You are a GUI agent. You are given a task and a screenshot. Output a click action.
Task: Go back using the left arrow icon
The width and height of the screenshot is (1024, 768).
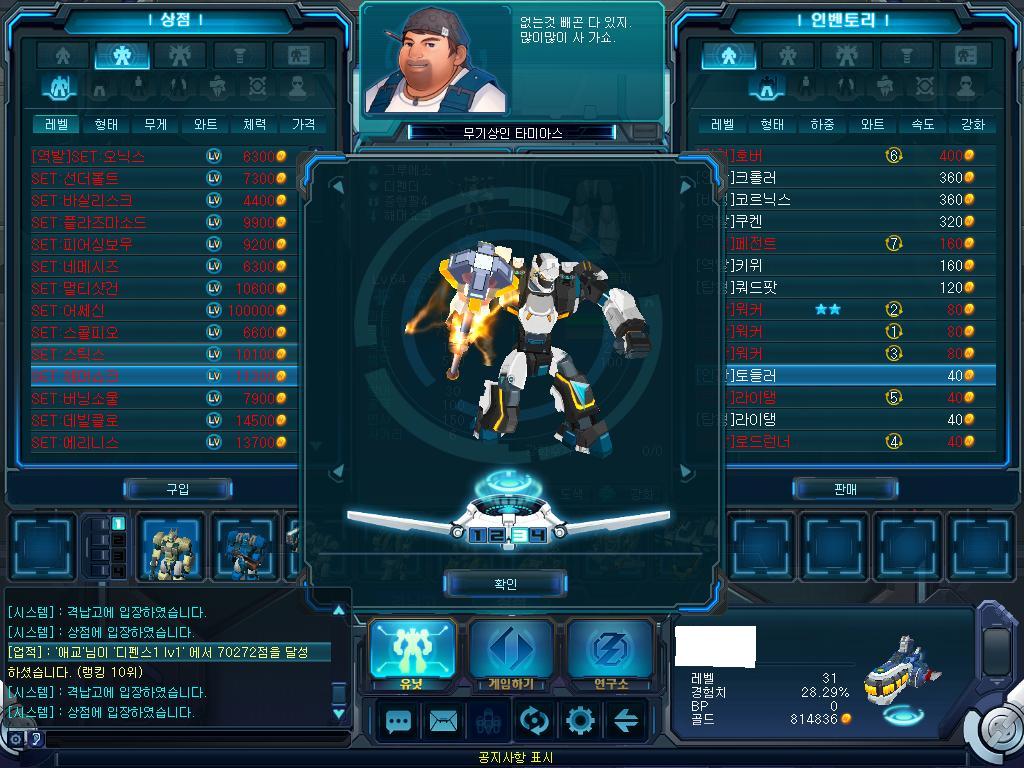[x=626, y=720]
